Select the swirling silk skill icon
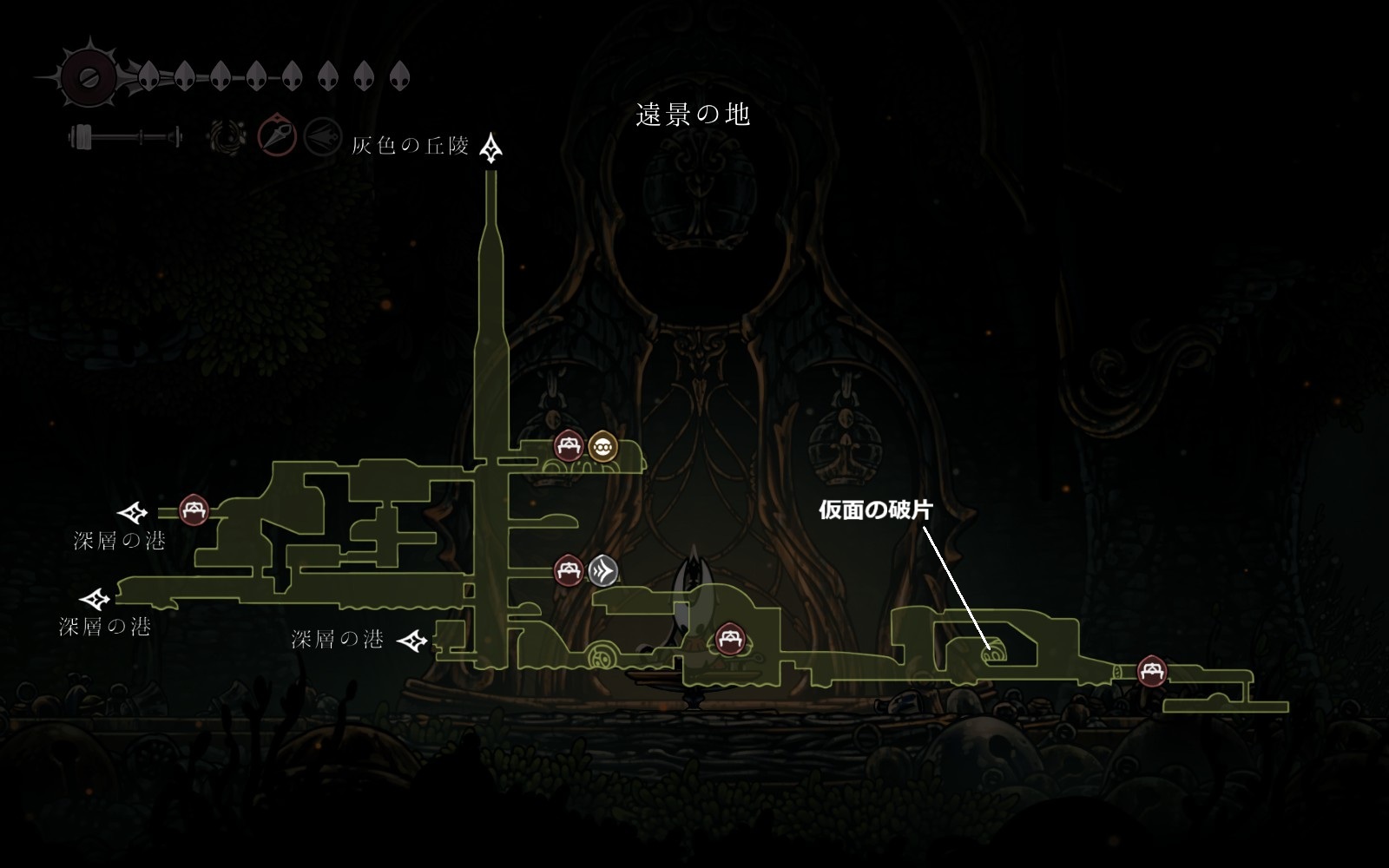The image size is (1389, 868). [x=228, y=137]
